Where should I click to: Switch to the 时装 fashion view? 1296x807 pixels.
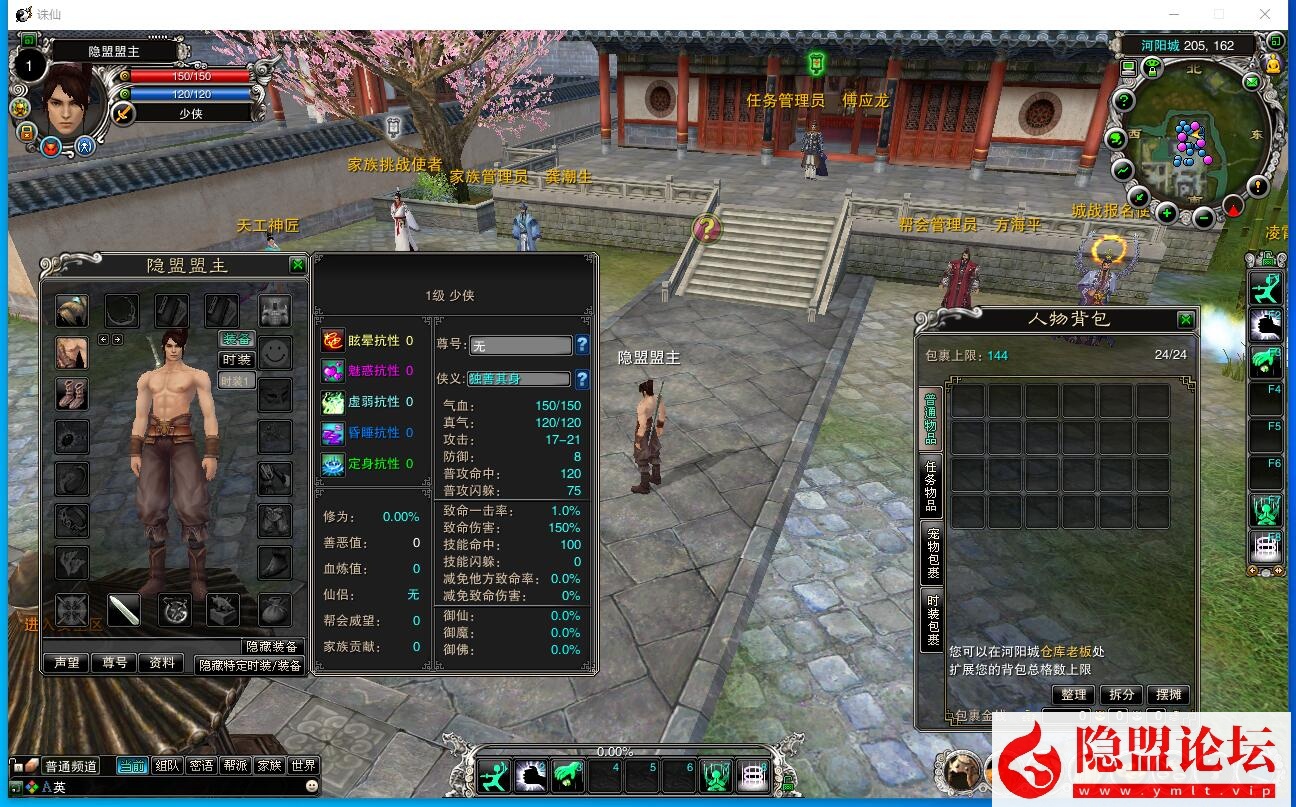click(x=237, y=360)
